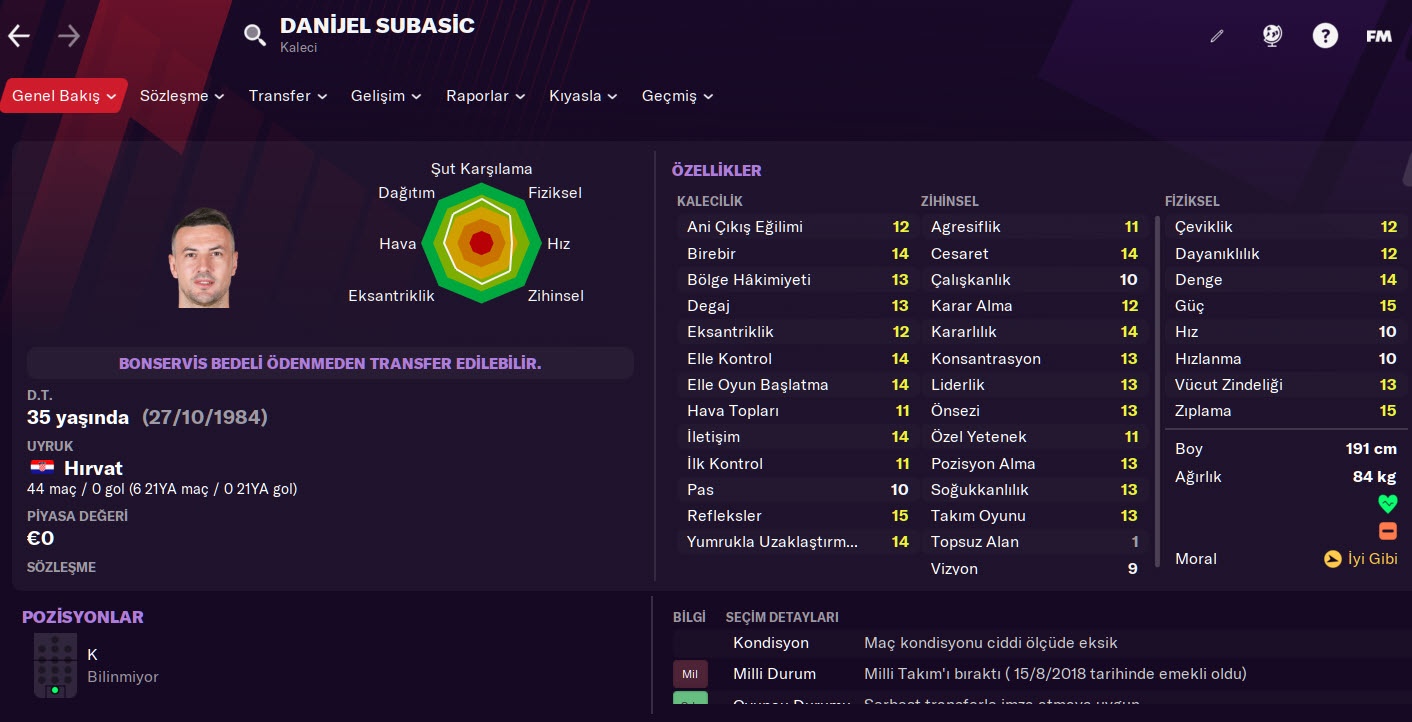Click the İyi Gibi morale indicator
Image resolution: width=1412 pixels, height=722 pixels.
(1360, 559)
